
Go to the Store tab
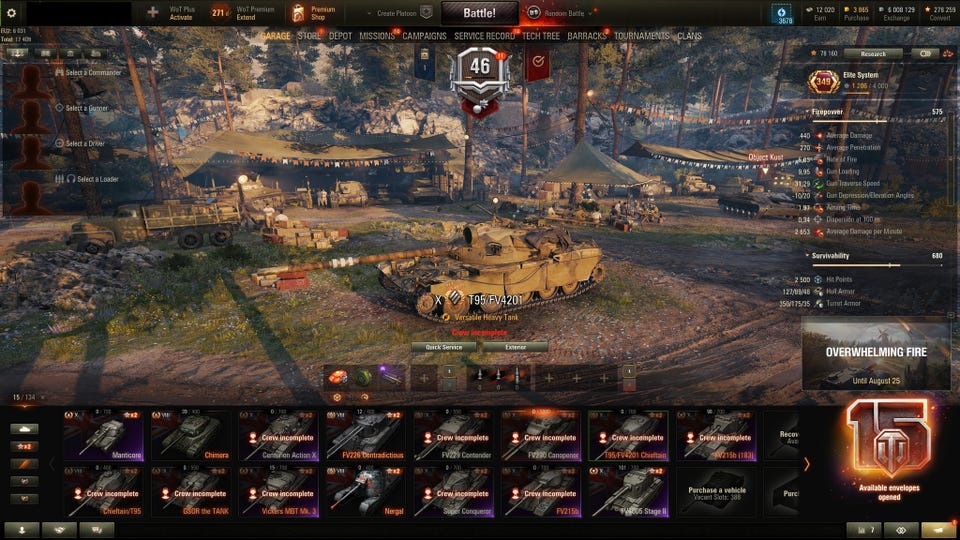click(309, 36)
